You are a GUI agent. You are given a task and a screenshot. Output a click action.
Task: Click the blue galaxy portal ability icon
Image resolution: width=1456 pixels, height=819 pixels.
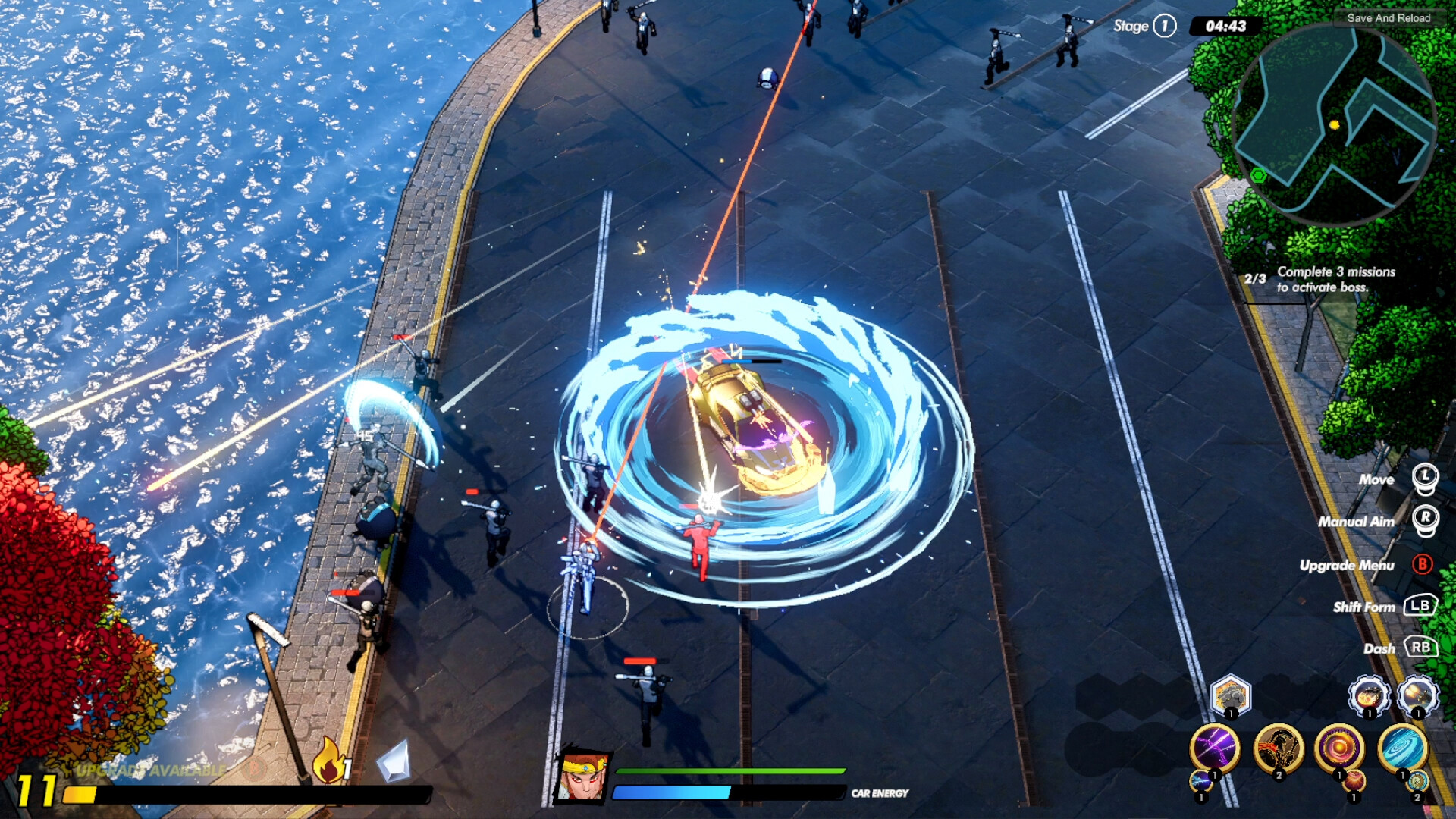coord(1402,748)
